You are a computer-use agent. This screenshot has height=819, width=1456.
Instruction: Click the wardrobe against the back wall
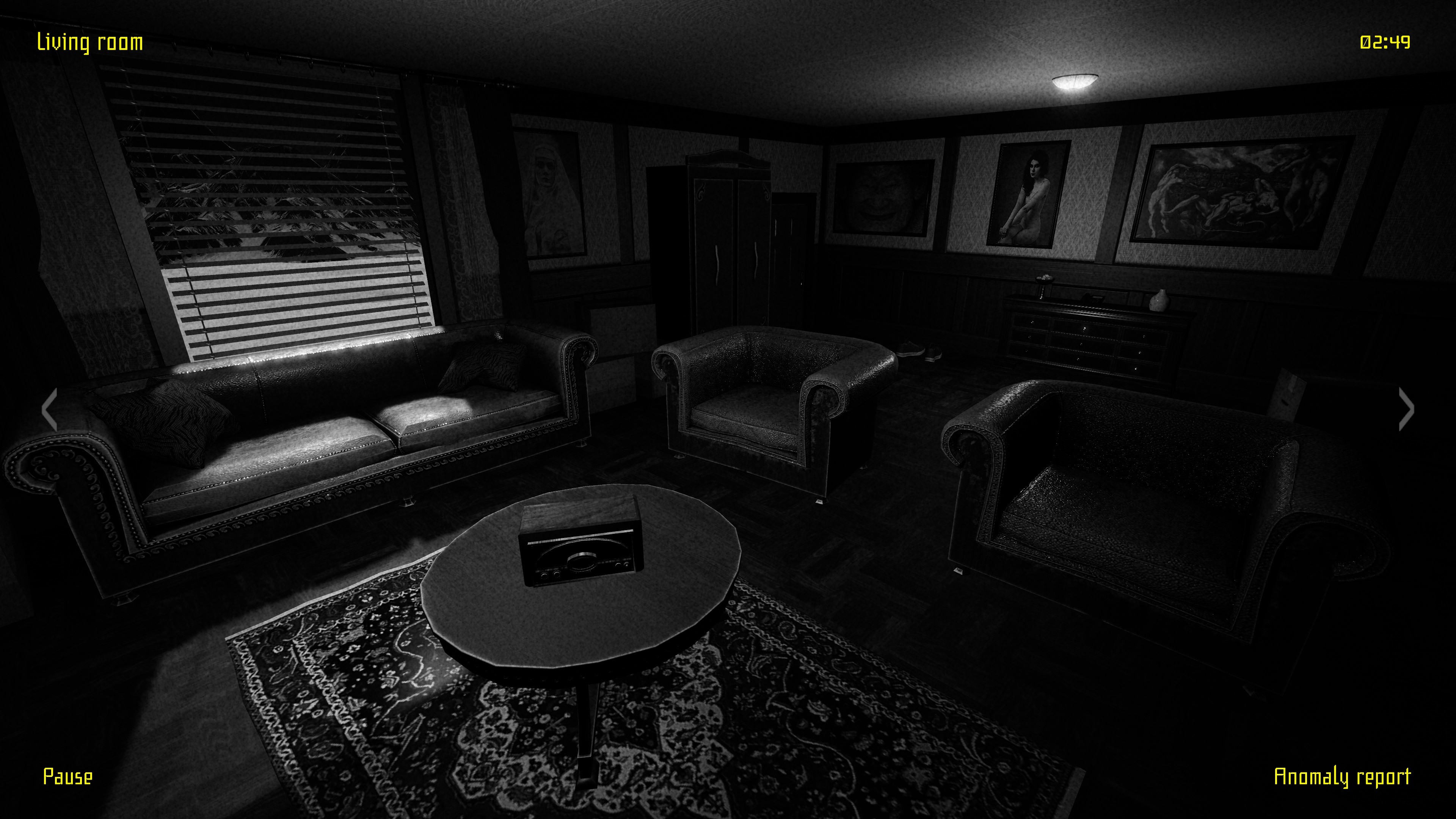pos(729,237)
